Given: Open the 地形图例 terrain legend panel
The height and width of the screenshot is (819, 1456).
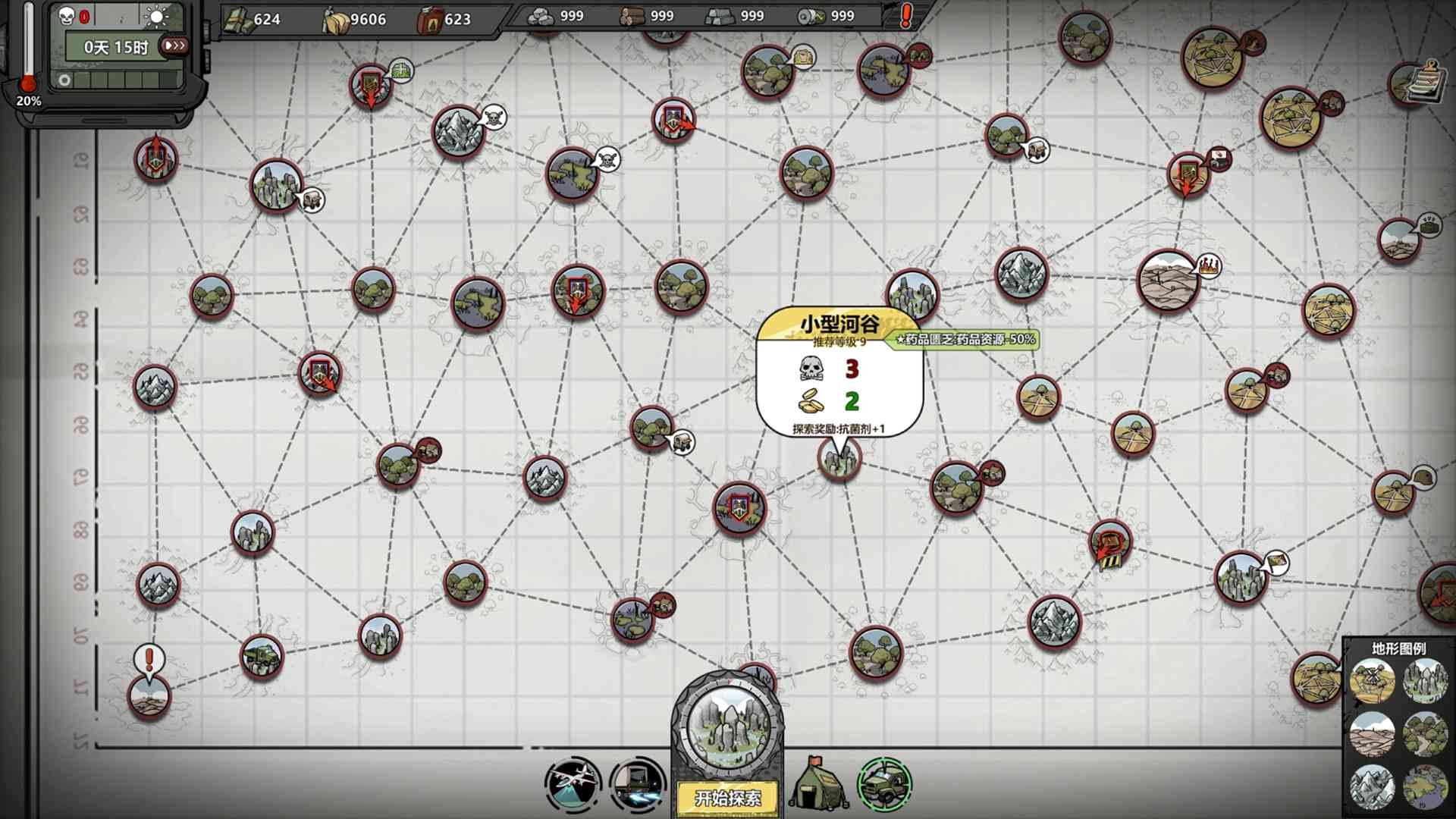Looking at the screenshot, I should pyautogui.click(x=1400, y=648).
